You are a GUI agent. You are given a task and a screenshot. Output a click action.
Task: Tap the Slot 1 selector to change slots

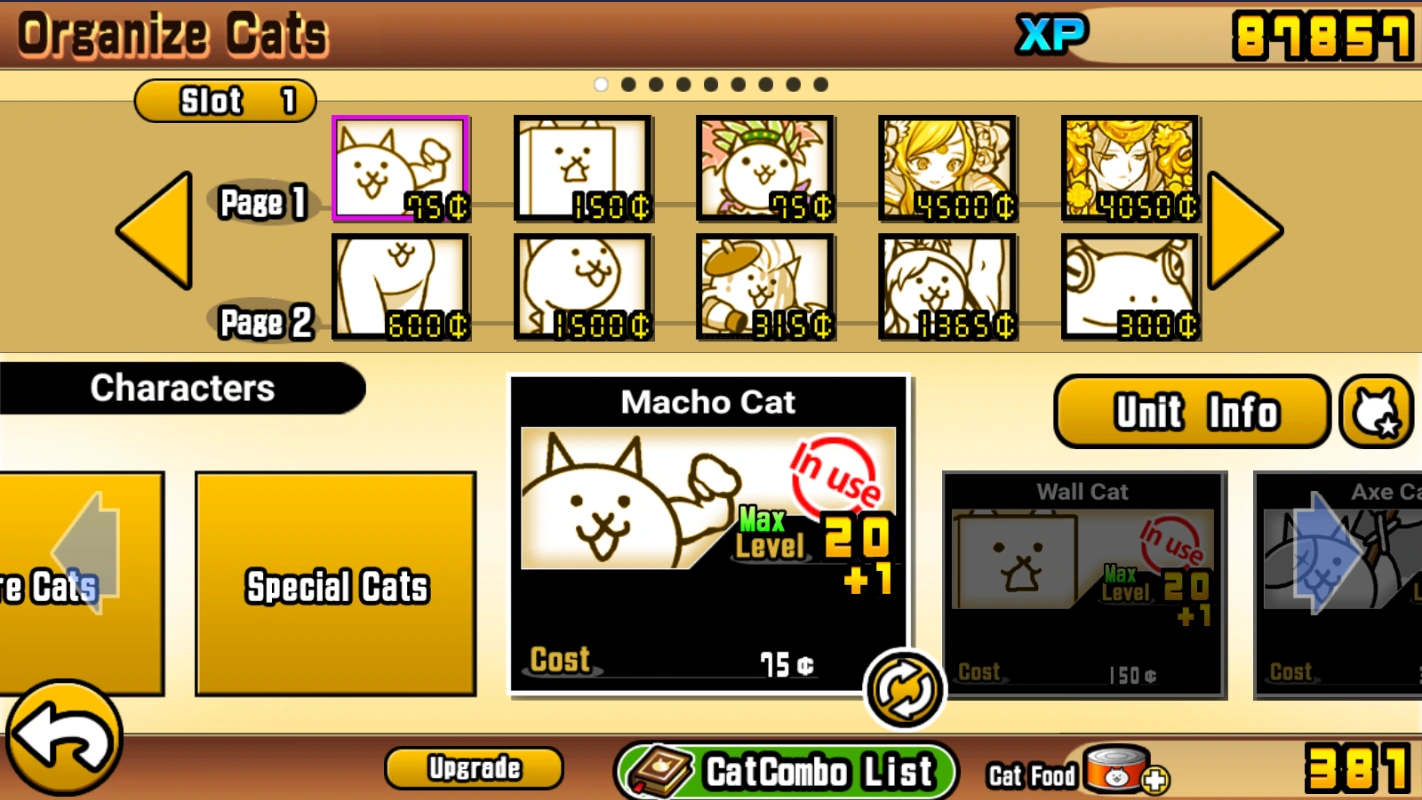224,100
